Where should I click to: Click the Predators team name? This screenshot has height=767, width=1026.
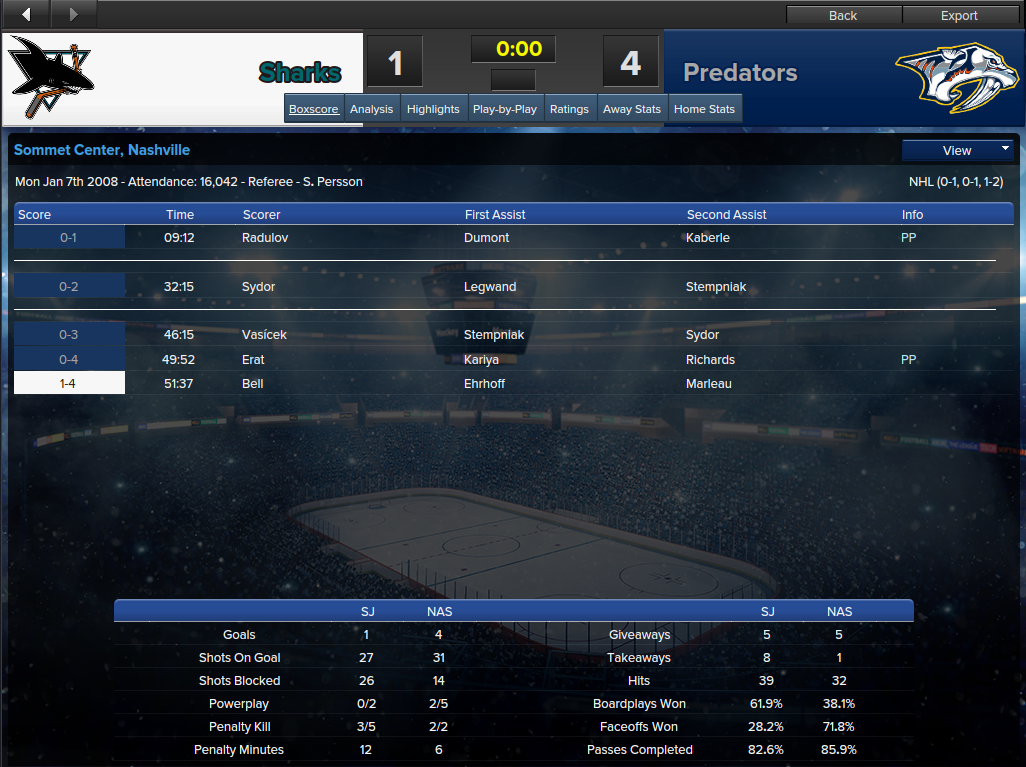[740, 73]
